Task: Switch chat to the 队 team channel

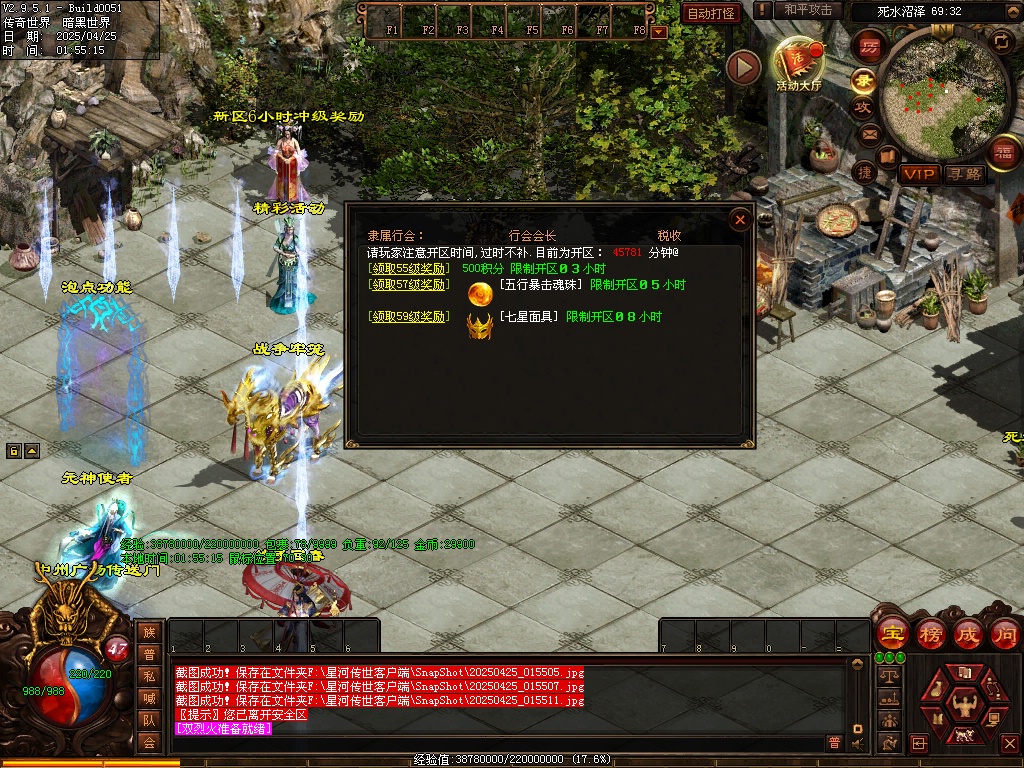Action: click(x=149, y=719)
